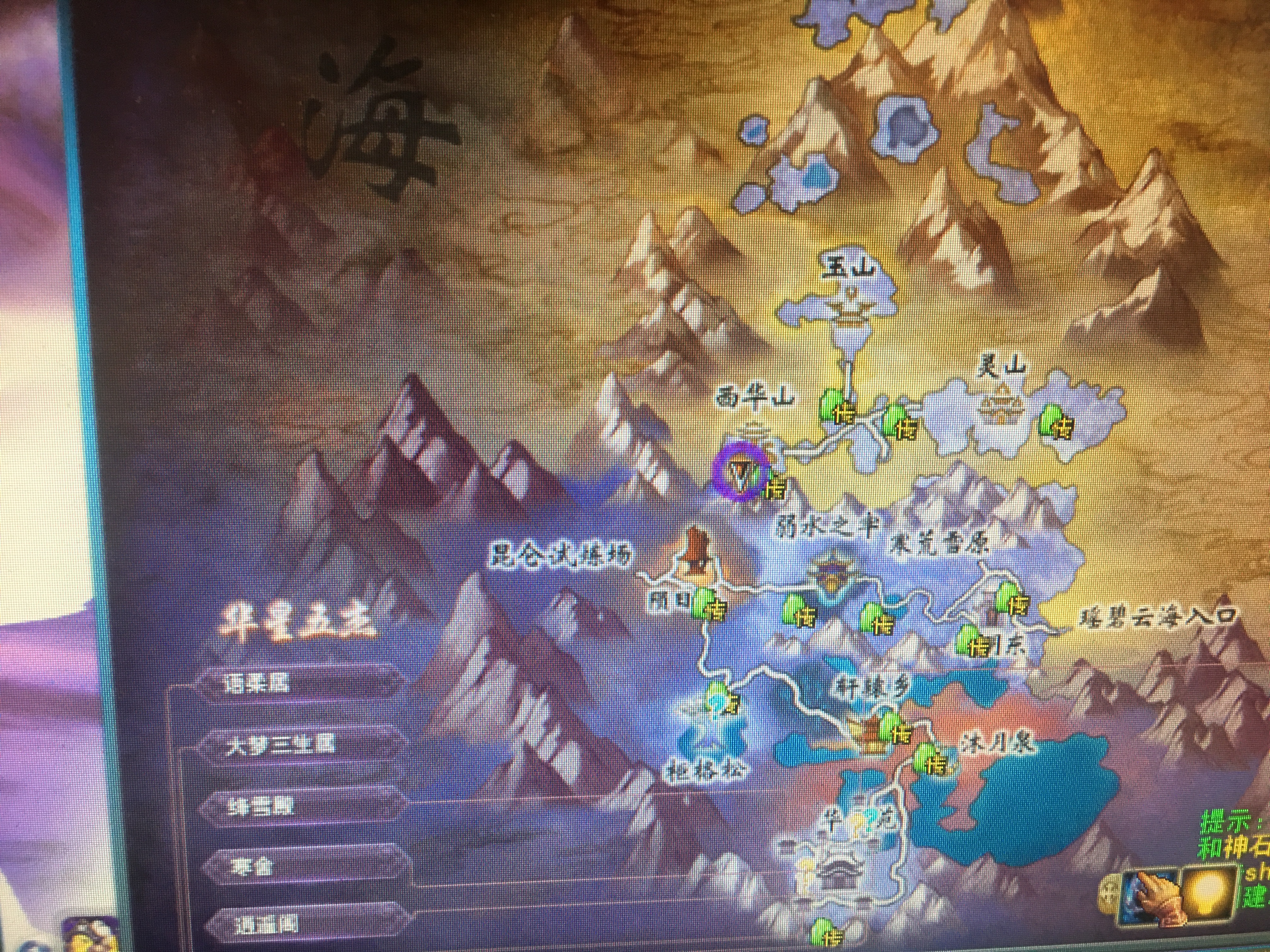Use the teleport marker east of 灵山
The image size is (1270, 952).
point(1057,422)
